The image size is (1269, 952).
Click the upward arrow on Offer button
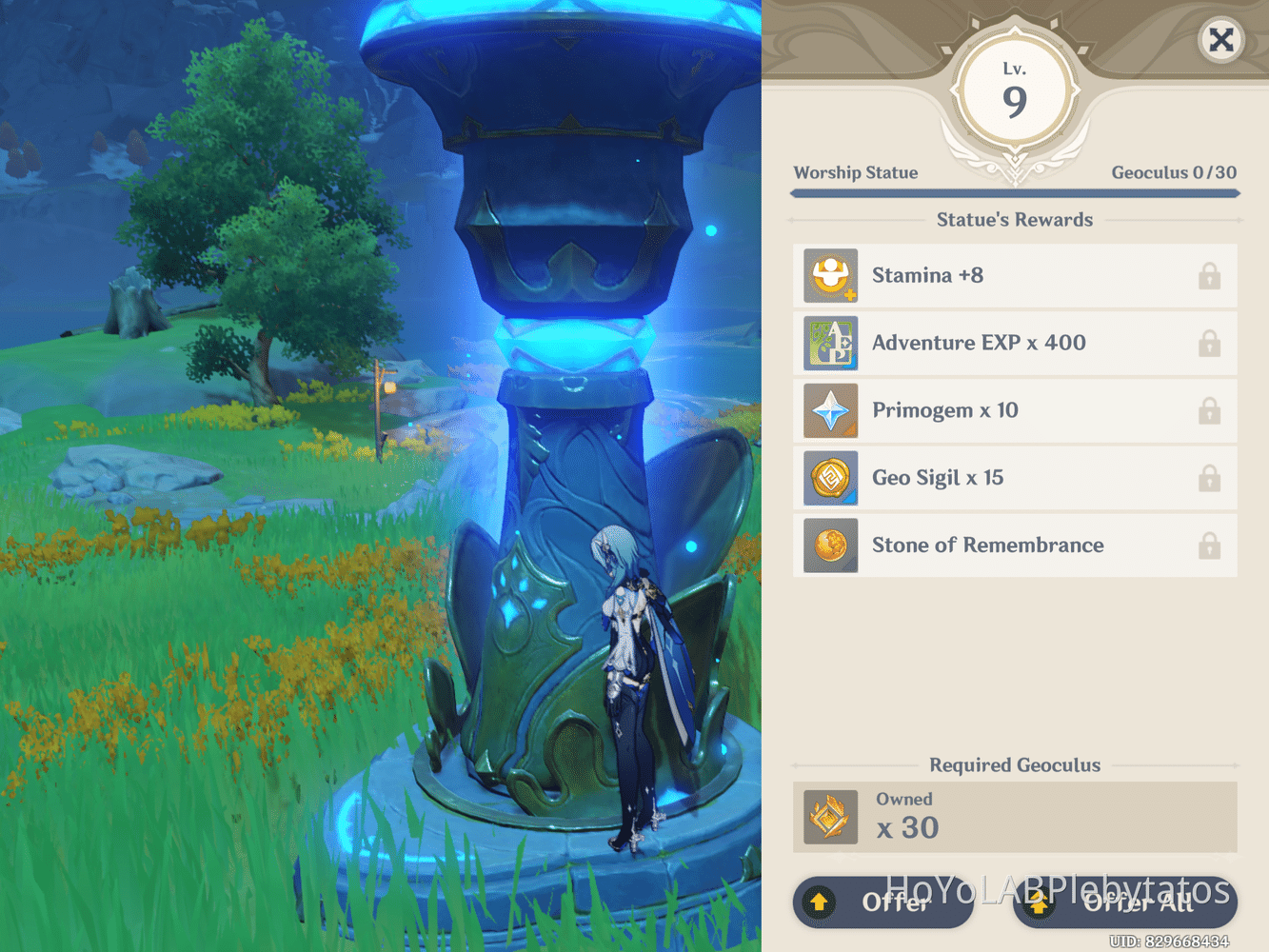[820, 901]
